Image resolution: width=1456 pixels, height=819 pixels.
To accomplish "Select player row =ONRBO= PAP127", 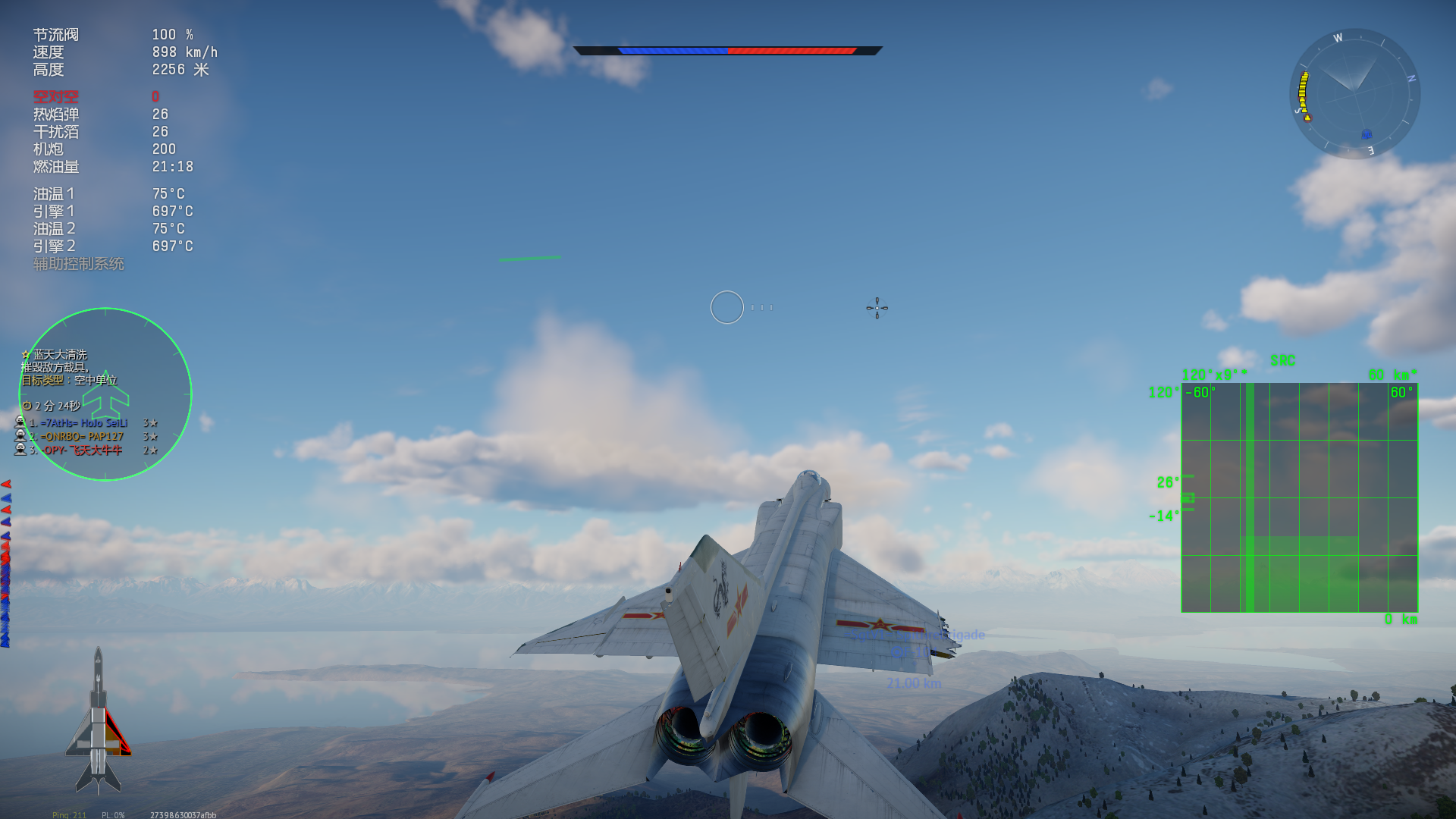I will 81,437.
